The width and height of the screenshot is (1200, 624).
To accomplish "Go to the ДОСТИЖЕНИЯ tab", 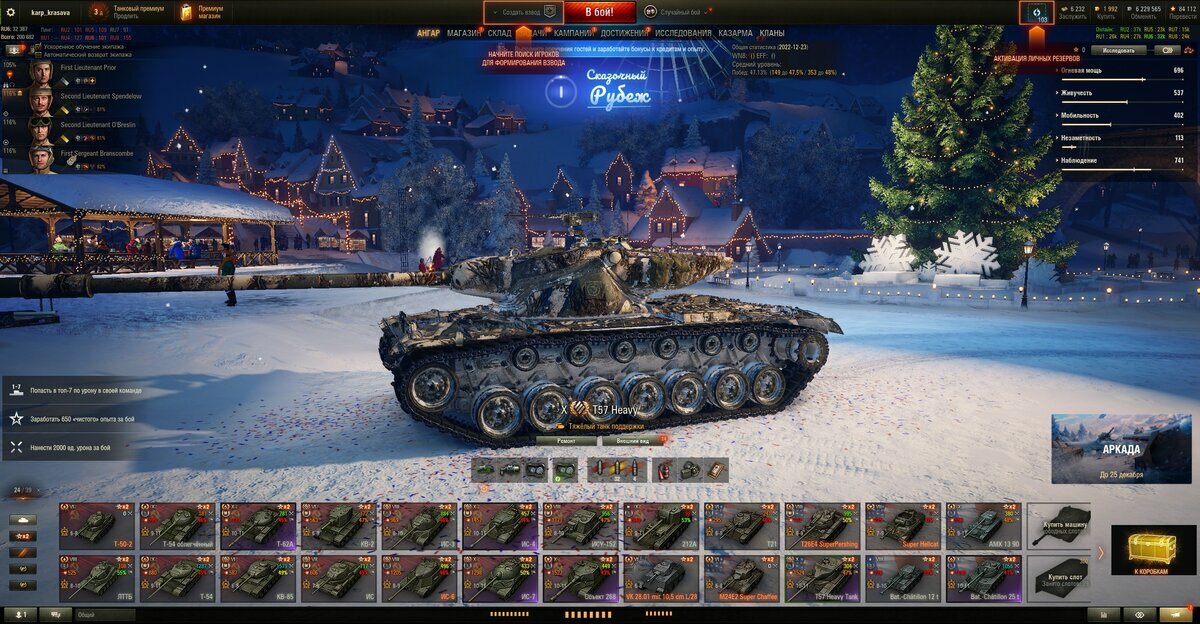I will click(624, 33).
